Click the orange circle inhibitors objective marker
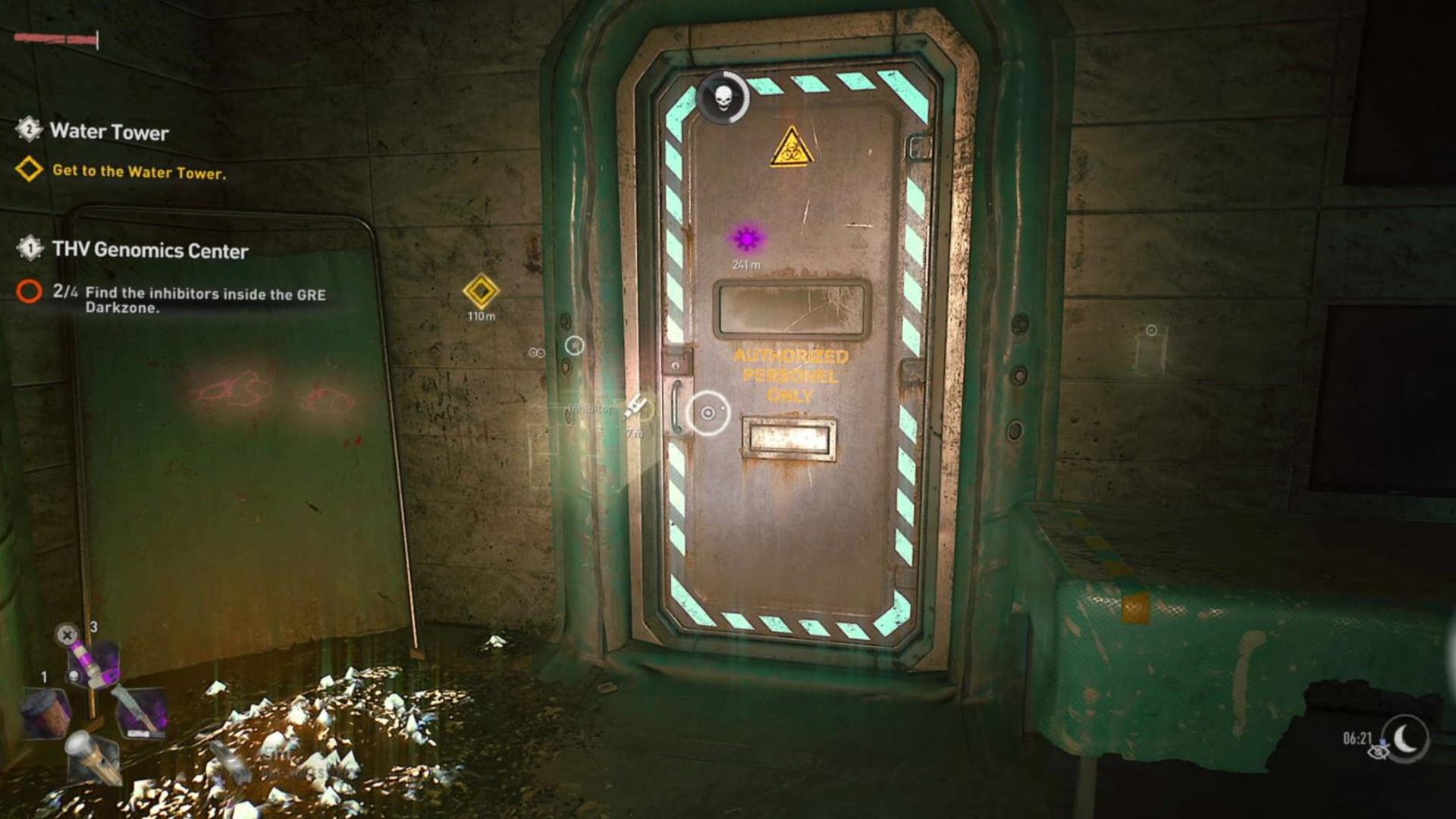The image size is (1456, 819). pyautogui.click(x=30, y=291)
